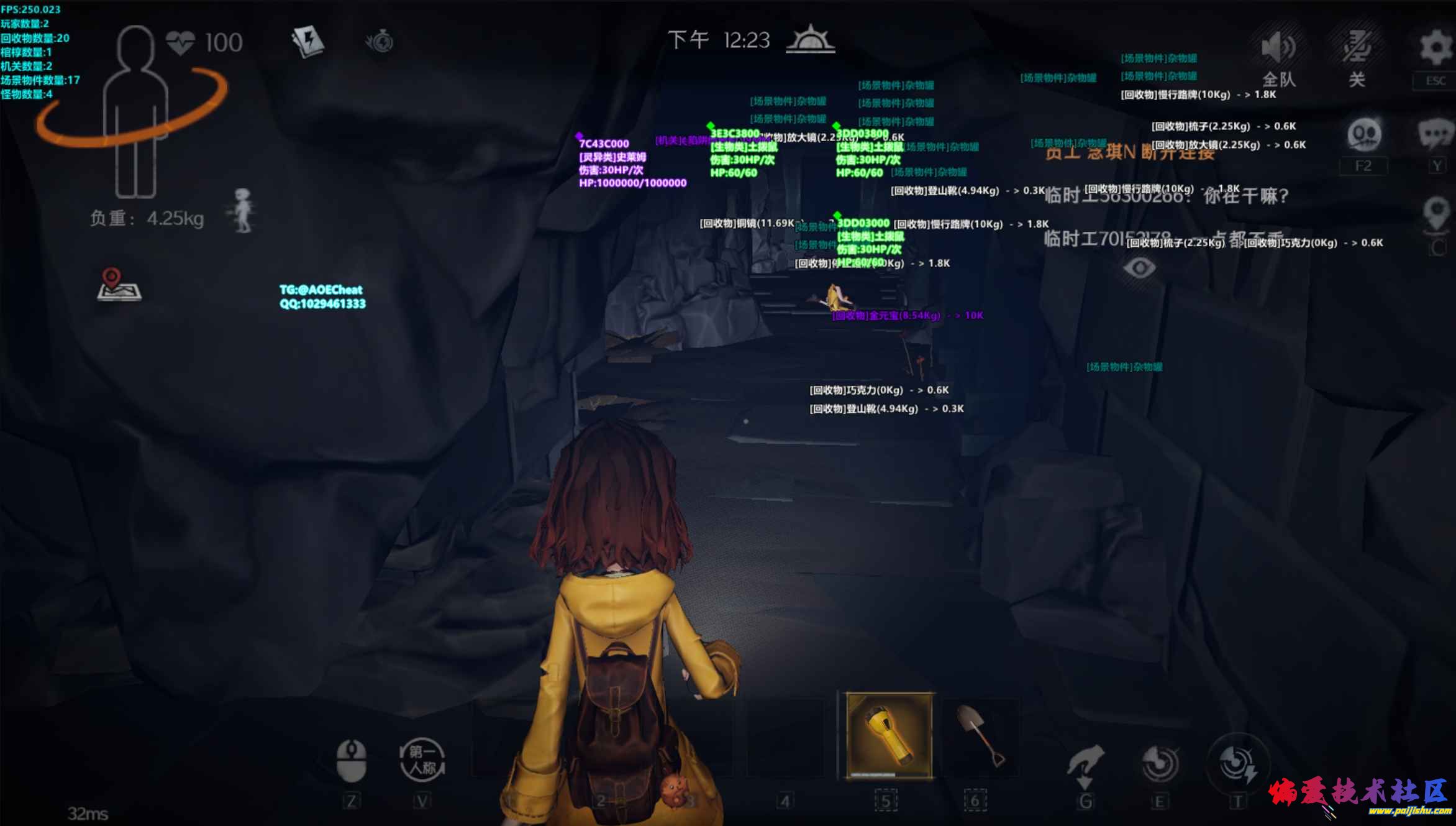Screen dimensions: 1456x826
Task: Open the map with red pin
Action: 119,285
